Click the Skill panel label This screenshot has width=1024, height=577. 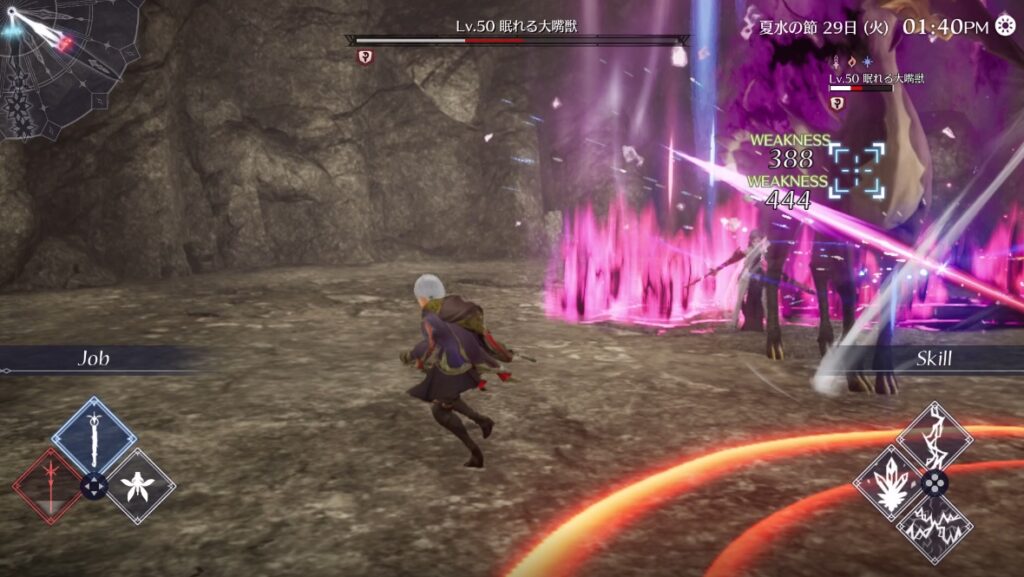pos(934,359)
